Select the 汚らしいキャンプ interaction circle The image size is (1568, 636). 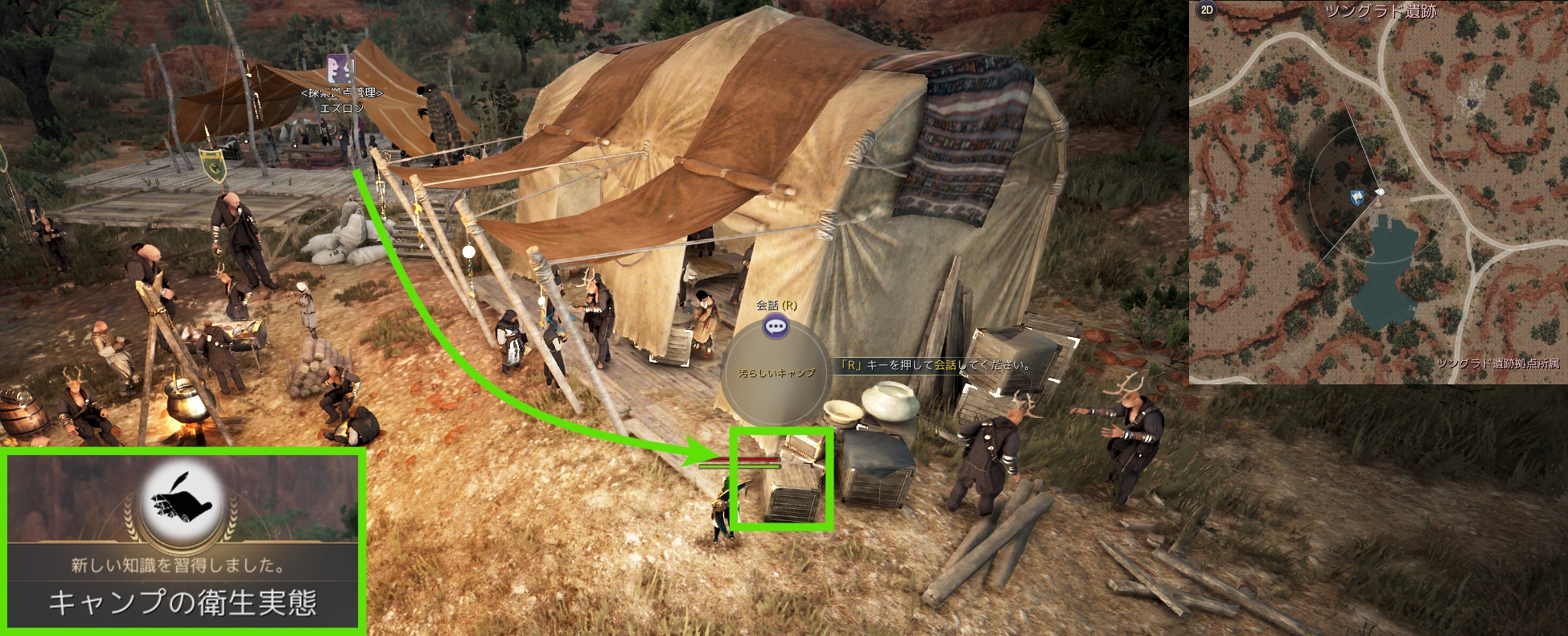pyautogui.click(x=776, y=375)
